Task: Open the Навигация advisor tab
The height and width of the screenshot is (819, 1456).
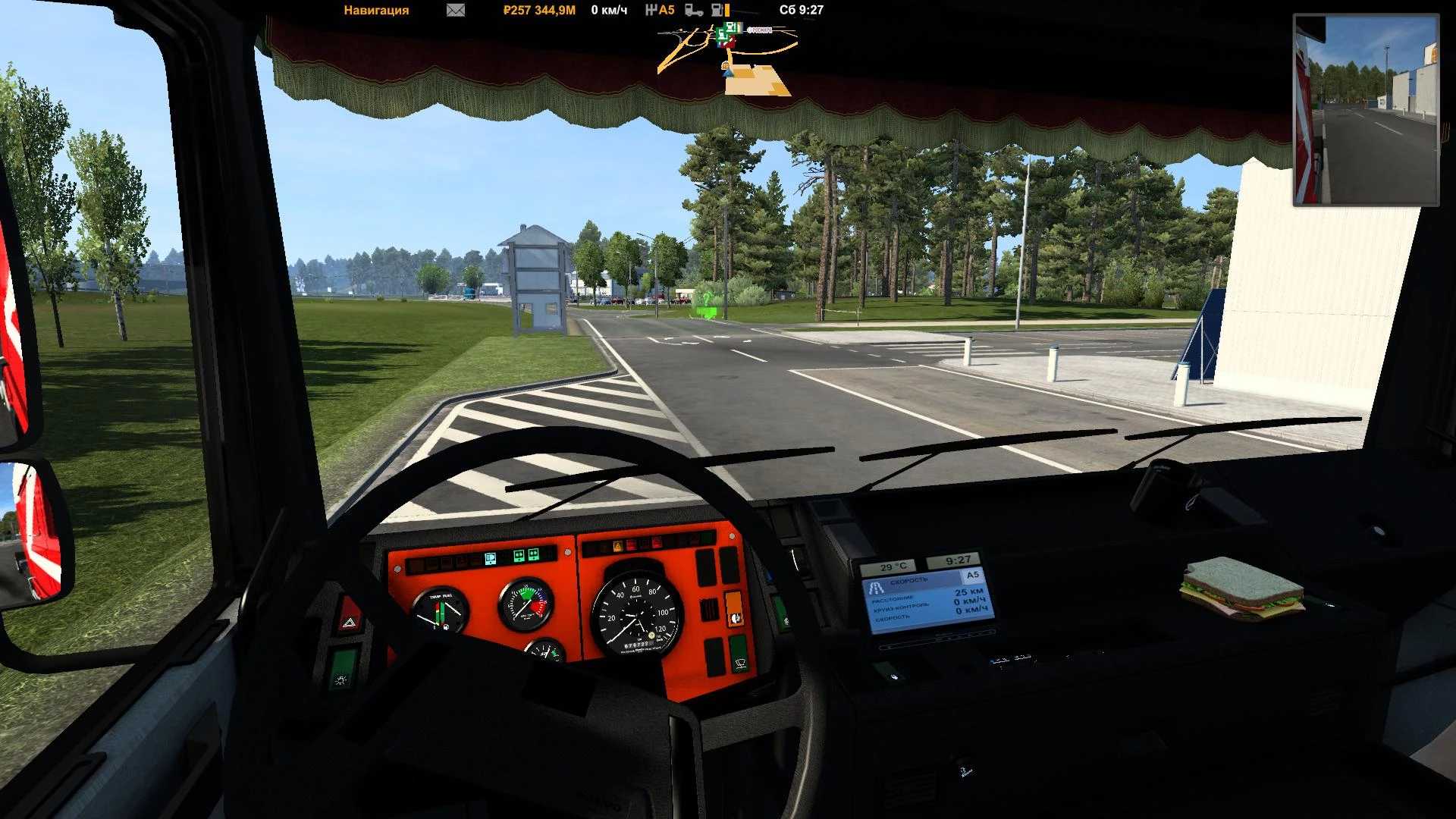Action: [376, 11]
